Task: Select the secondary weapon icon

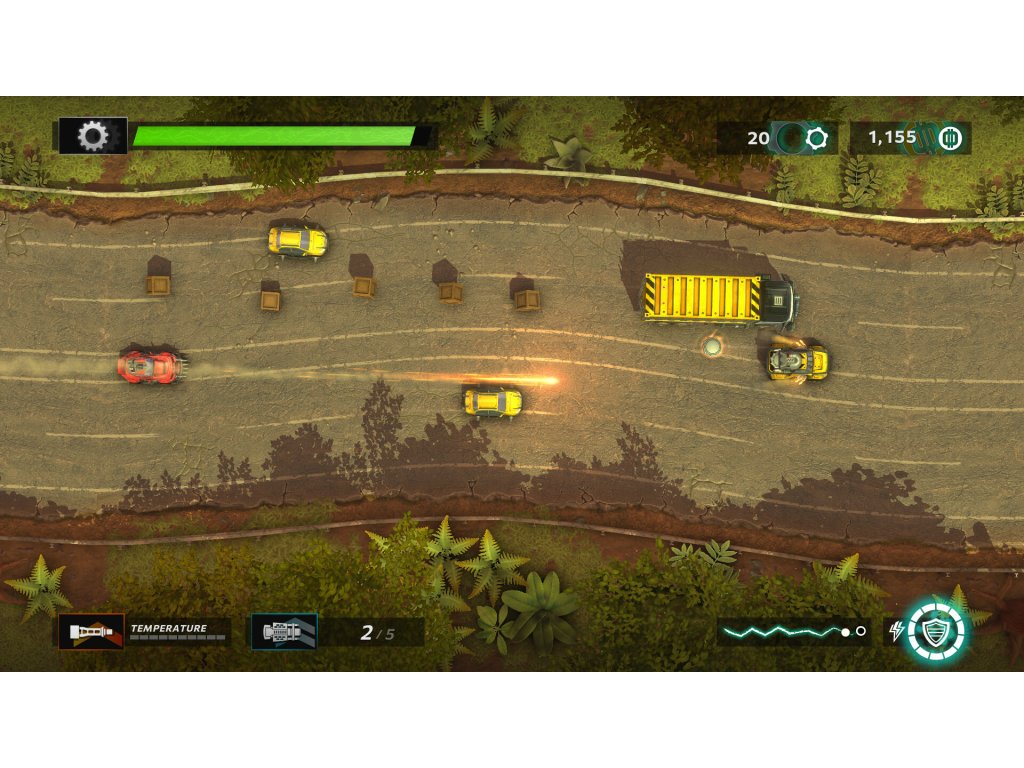Action: pos(284,631)
